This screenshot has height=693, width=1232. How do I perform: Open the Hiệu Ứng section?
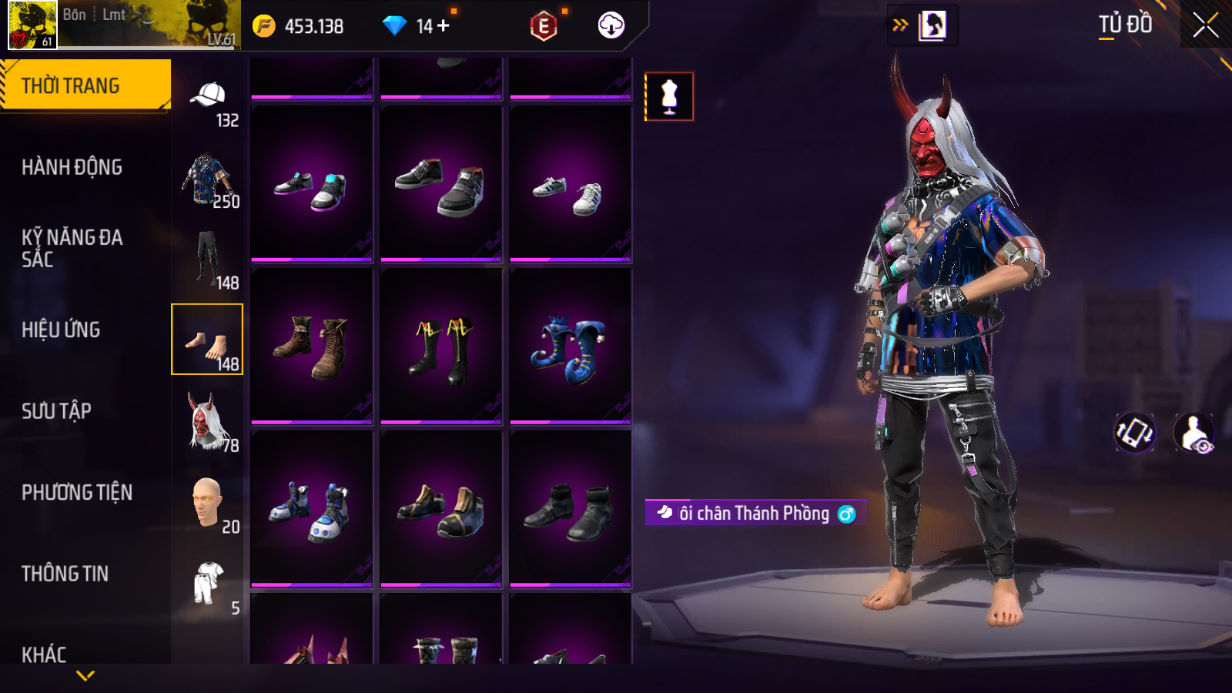point(61,330)
